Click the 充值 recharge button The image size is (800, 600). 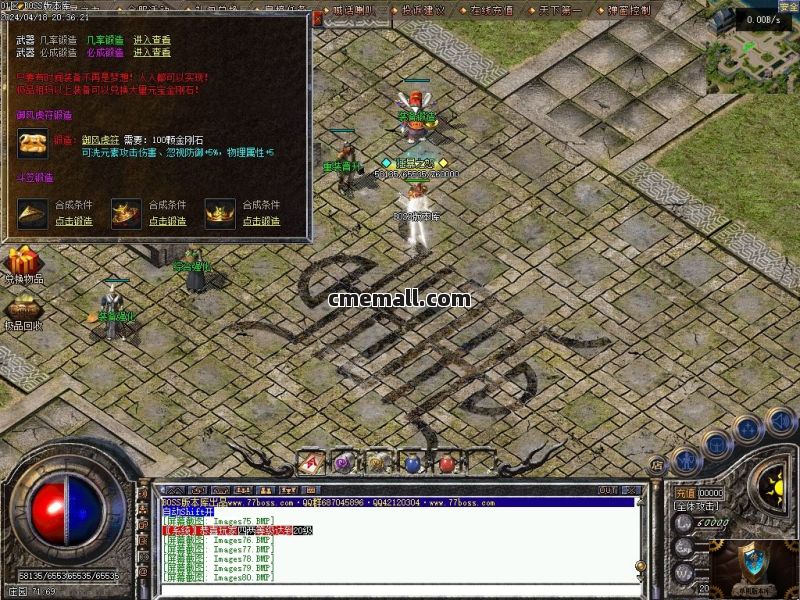point(684,493)
